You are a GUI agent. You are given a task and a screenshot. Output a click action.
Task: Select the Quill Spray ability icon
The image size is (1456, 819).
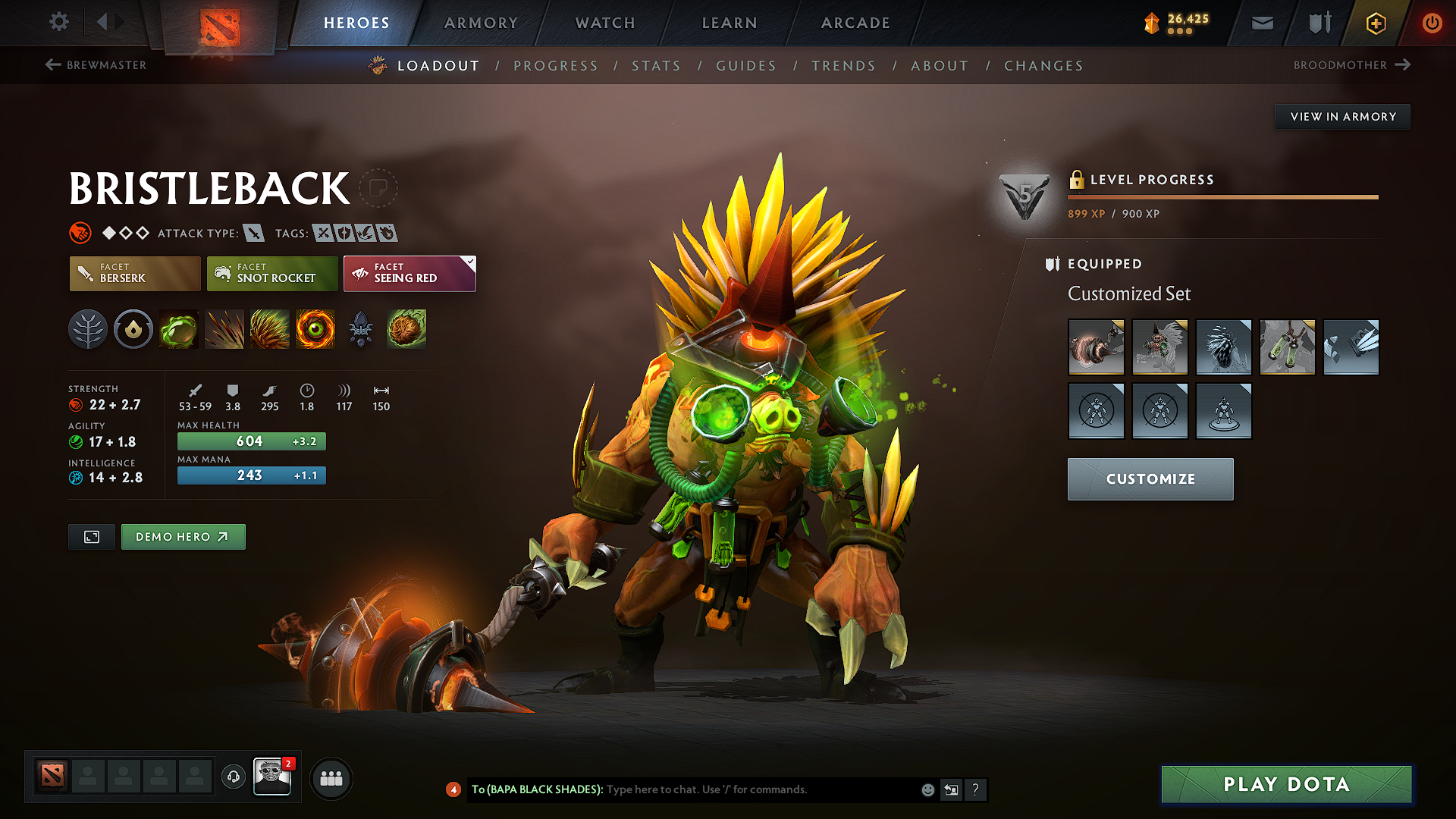224,329
